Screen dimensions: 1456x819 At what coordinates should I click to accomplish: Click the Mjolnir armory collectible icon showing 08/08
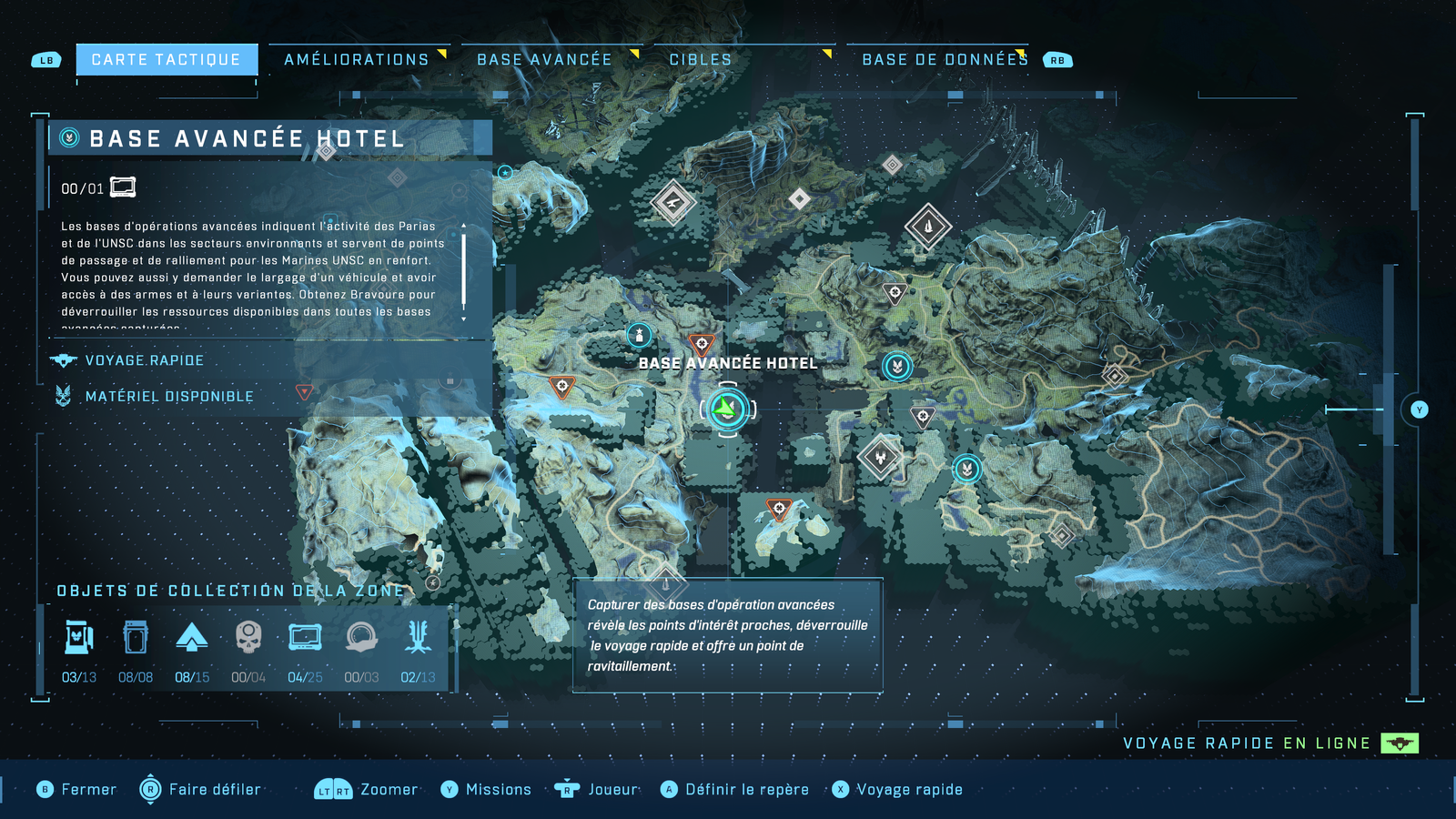coord(136,638)
